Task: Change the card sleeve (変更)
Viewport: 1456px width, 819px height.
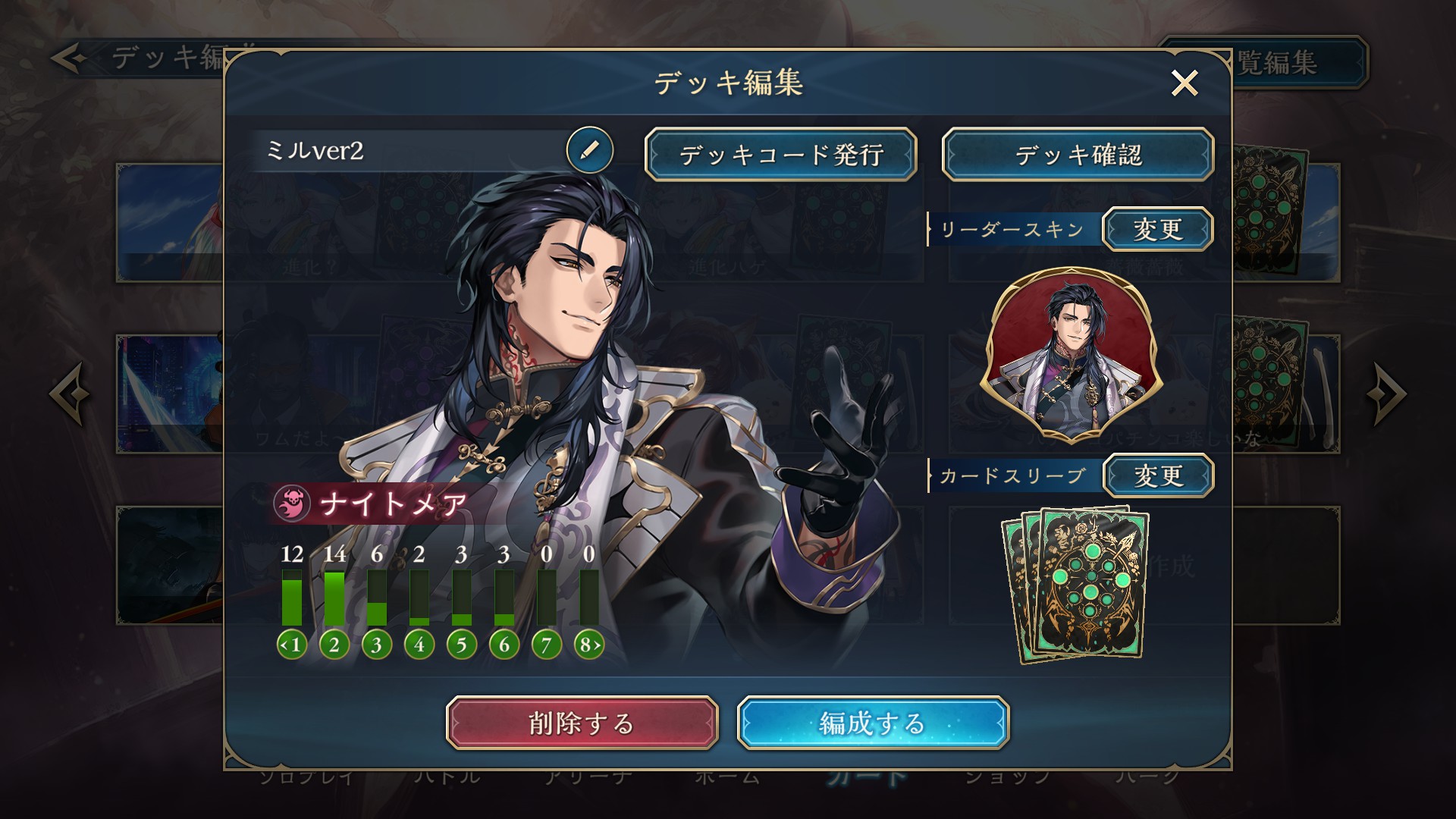Action: click(x=1157, y=476)
